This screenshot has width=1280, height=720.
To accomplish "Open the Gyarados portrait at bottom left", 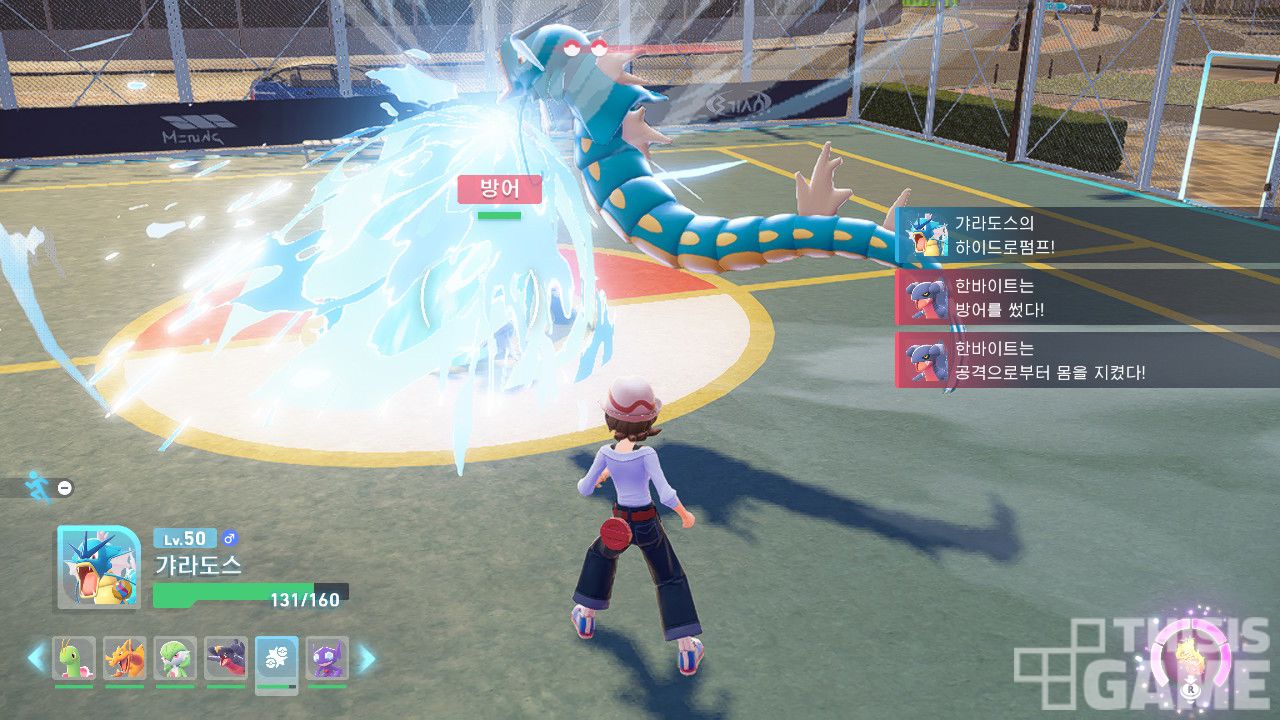I will point(99,567).
